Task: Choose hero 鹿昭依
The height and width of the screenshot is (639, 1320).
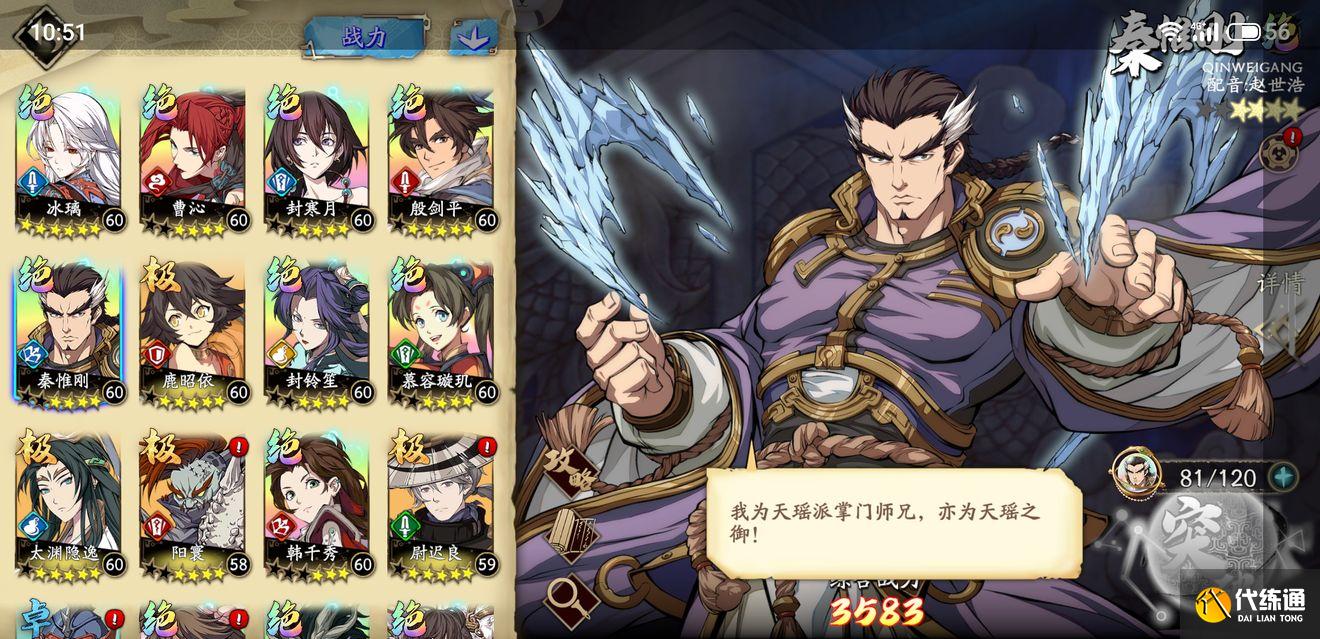Action: pos(192,332)
